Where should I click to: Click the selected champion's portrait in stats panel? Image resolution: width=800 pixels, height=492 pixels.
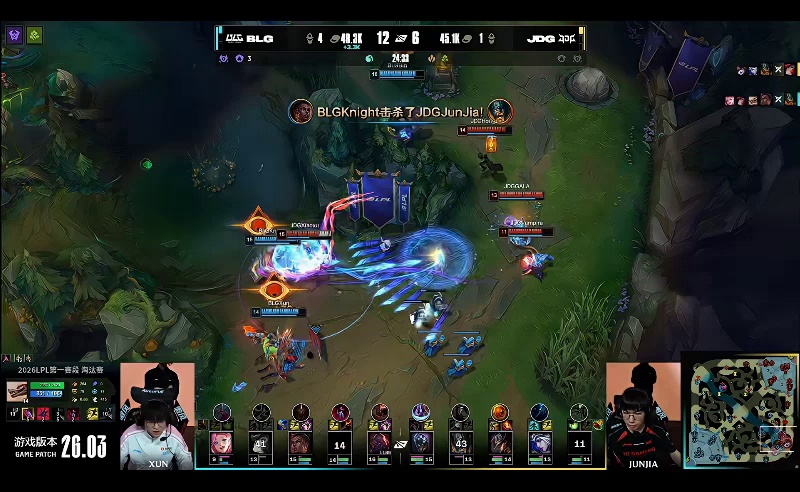pyautogui.click(x=18, y=392)
